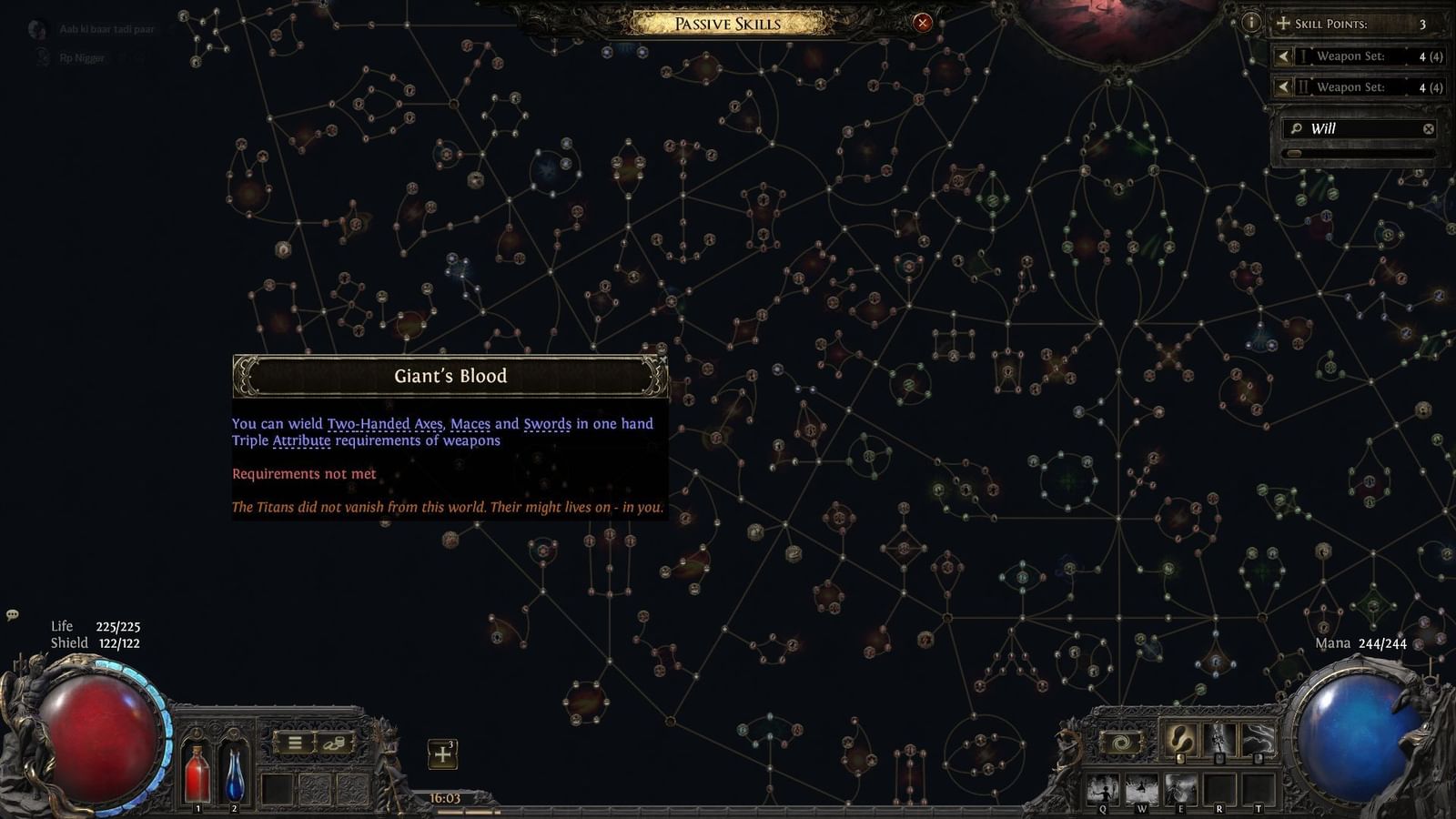Cast the lightning skill on the action bar
This screenshot has width=1456, height=819.
pos(1257,741)
